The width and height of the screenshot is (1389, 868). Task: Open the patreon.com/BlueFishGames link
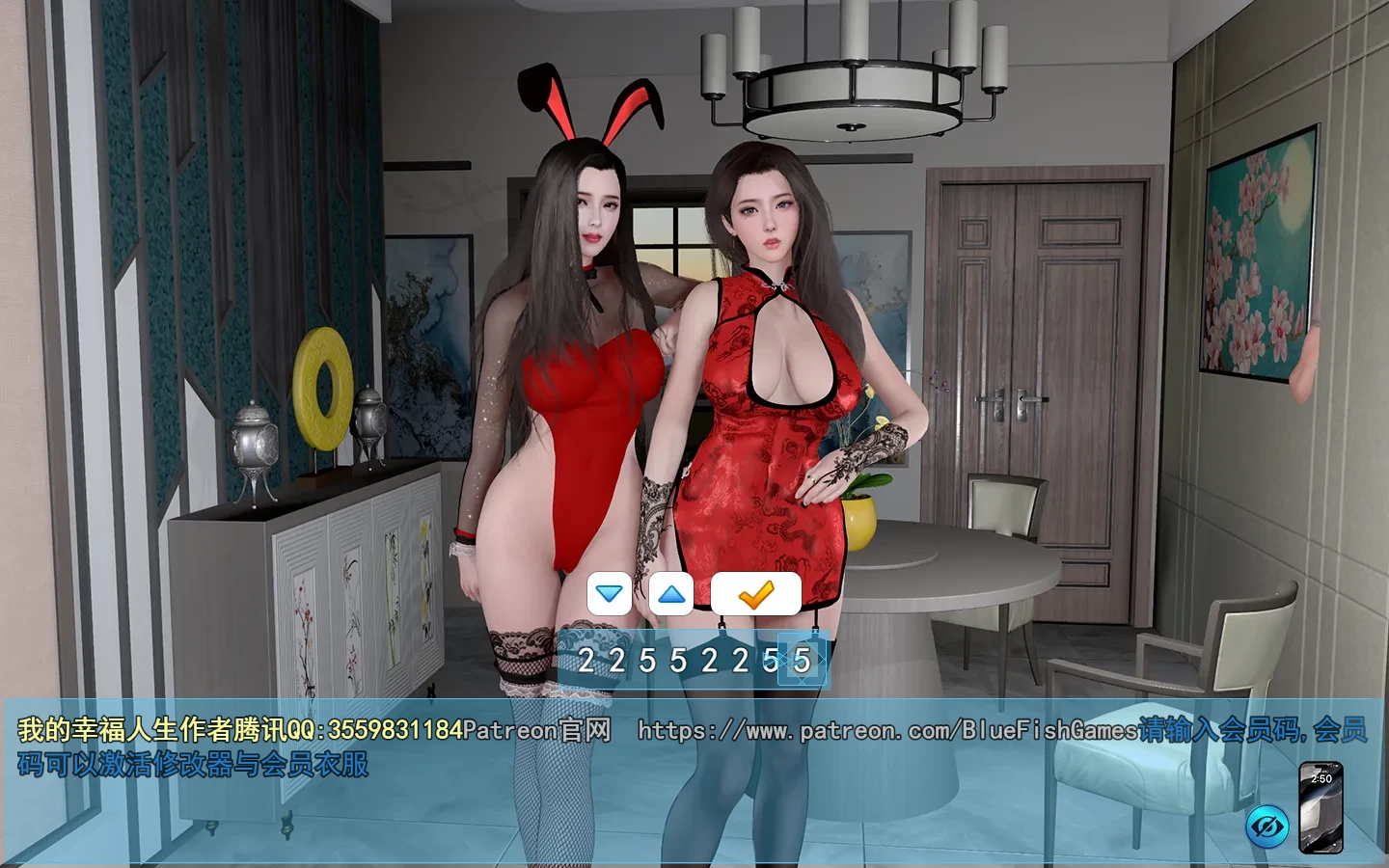coord(887,731)
